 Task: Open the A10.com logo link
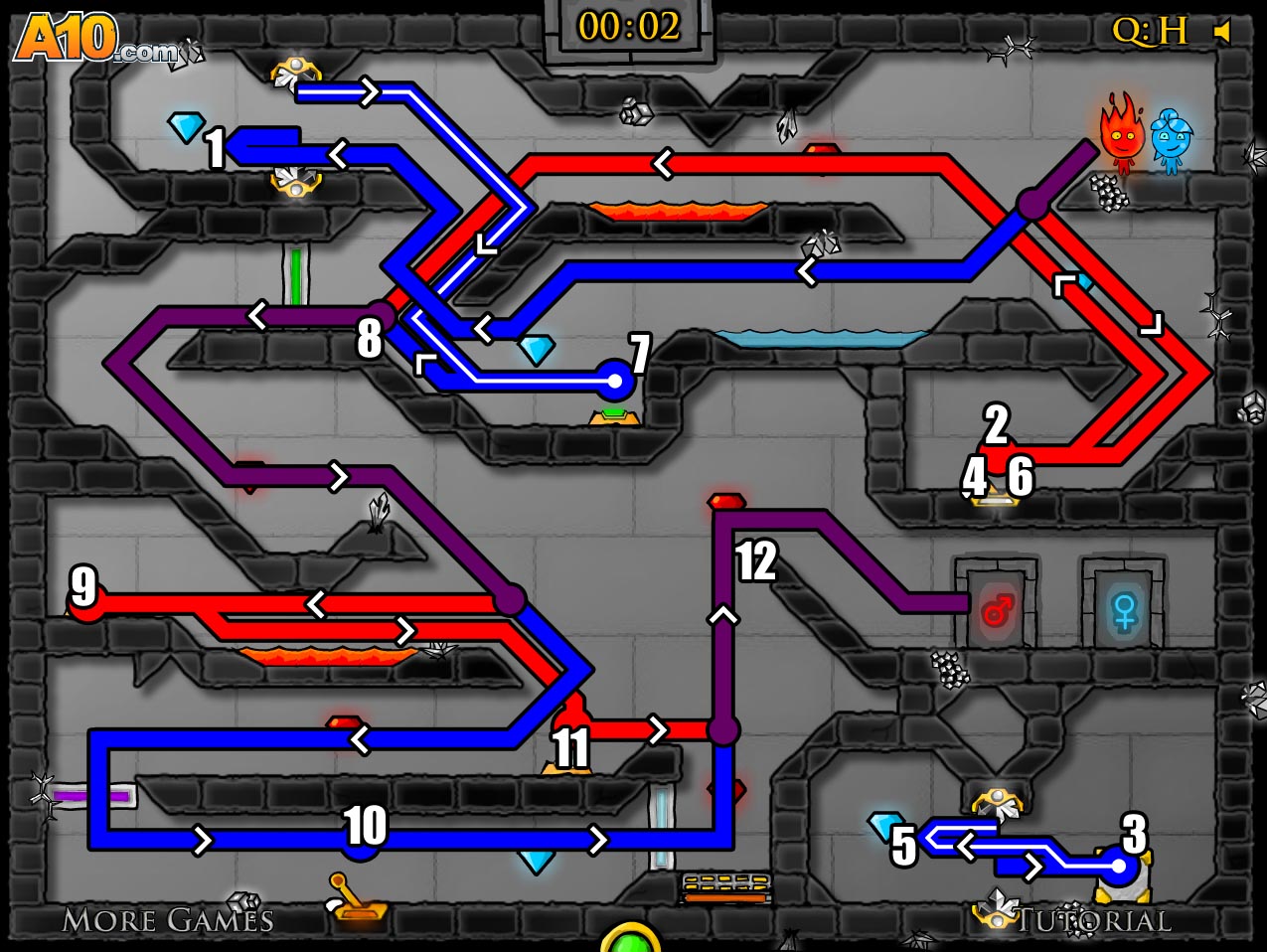94,40
